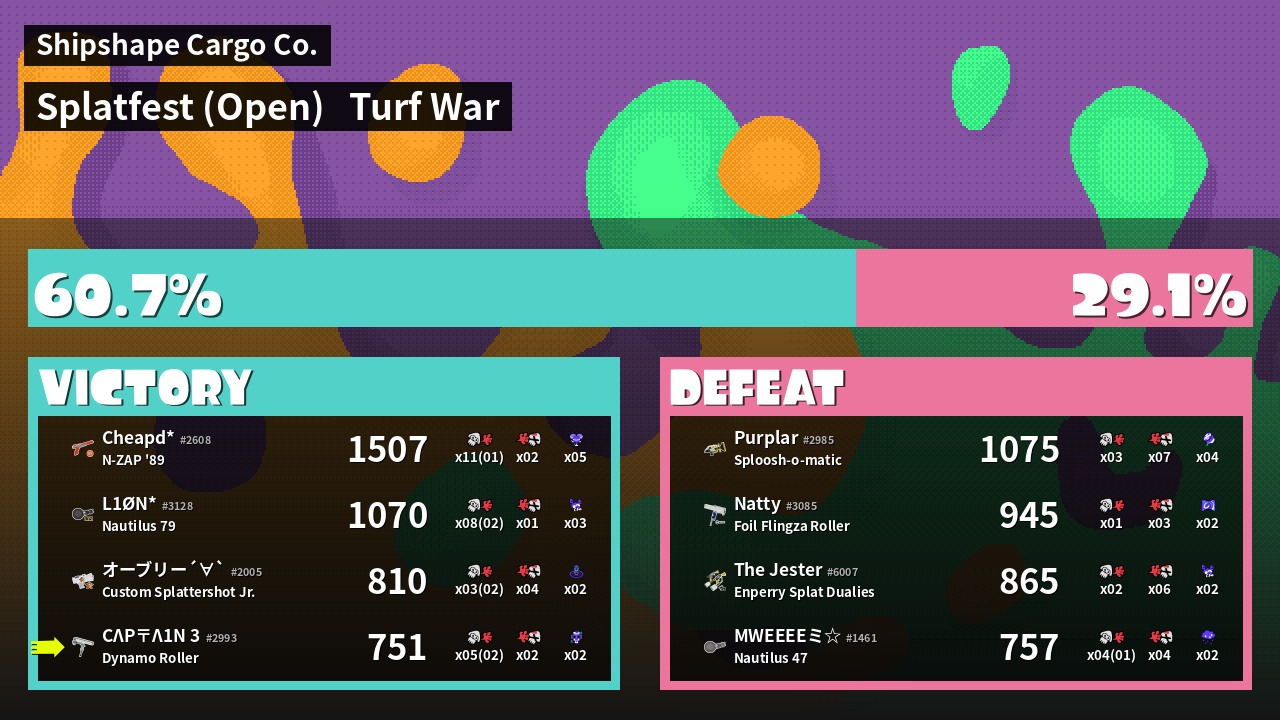The height and width of the screenshot is (720, 1280).
Task: Click the Foil Flingza Roller weapon icon
Action: [x=715, y=515]
